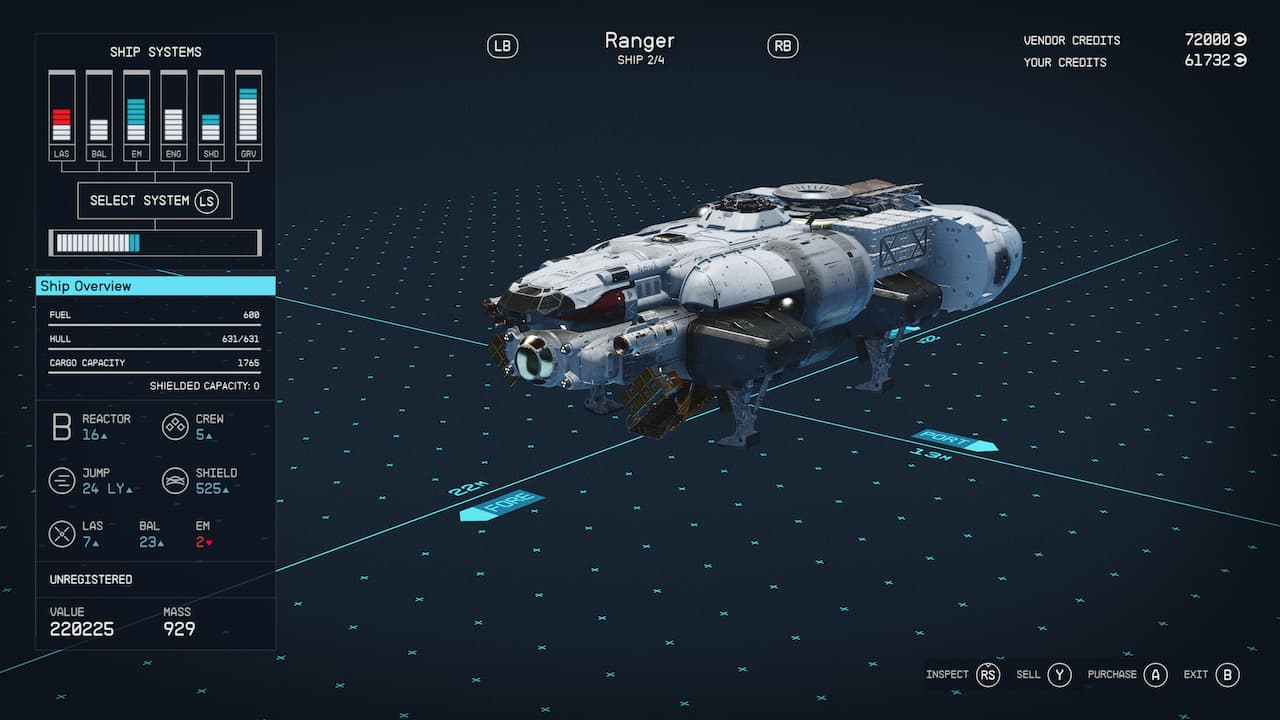Click the Shield stat icon
Screen dimensions: 1280x720
175,480
